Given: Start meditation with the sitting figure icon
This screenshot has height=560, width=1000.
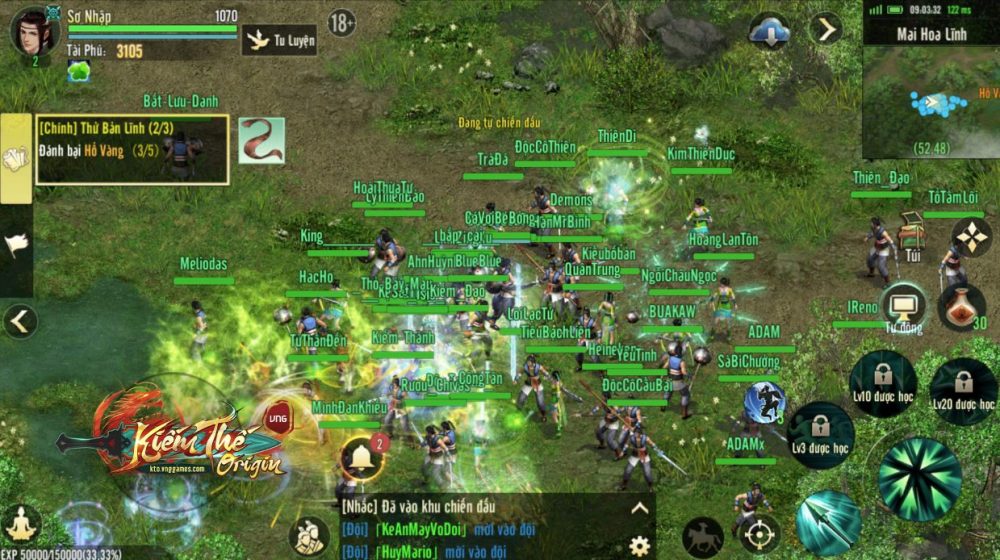Looking at the screenshot, I should pyautogui.click(x=21, y=524).
